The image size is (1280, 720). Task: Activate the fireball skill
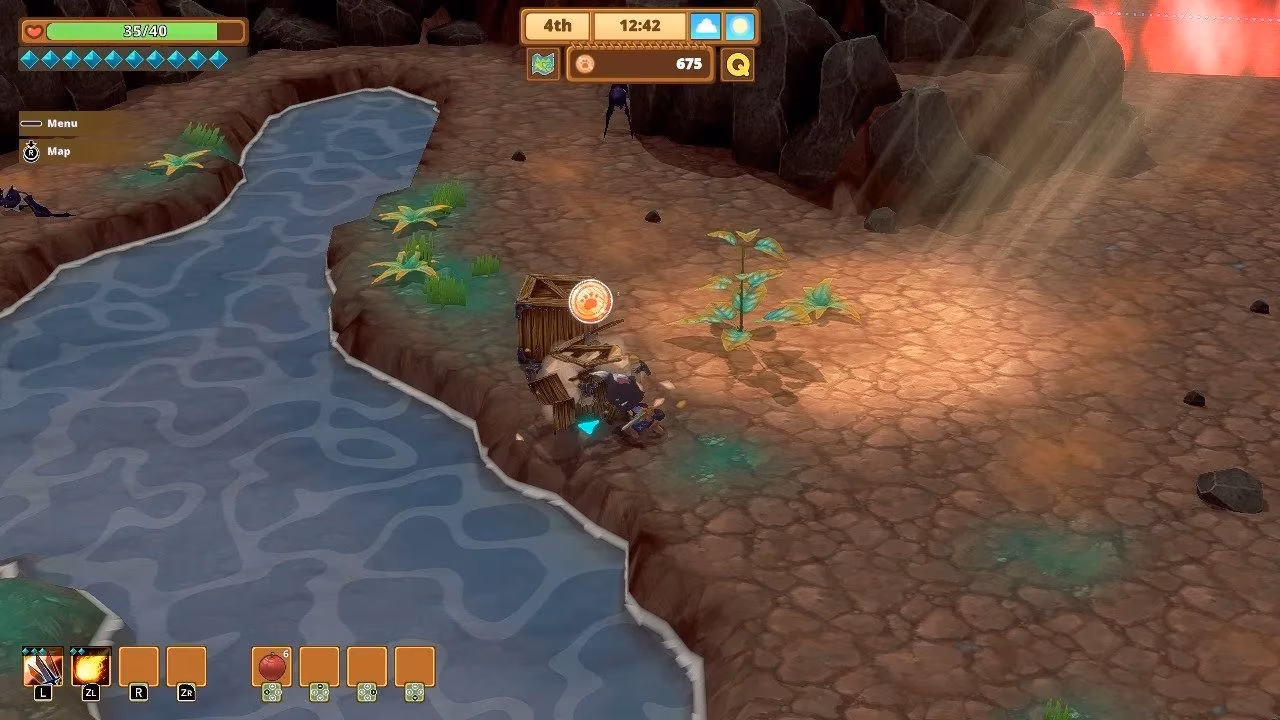click(91, 666)
